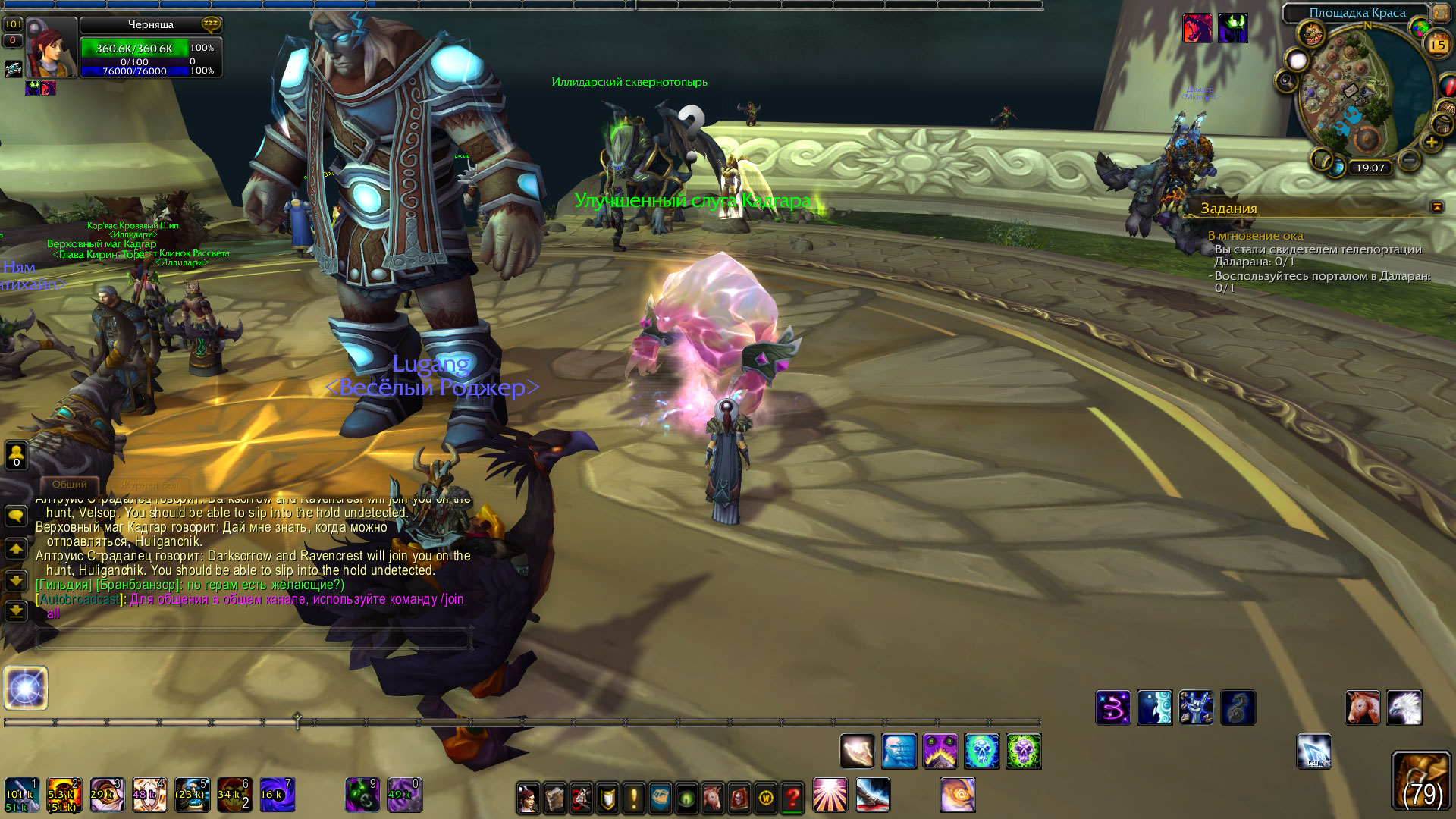Switch to the Общий chat tab

tap(70, 484)
